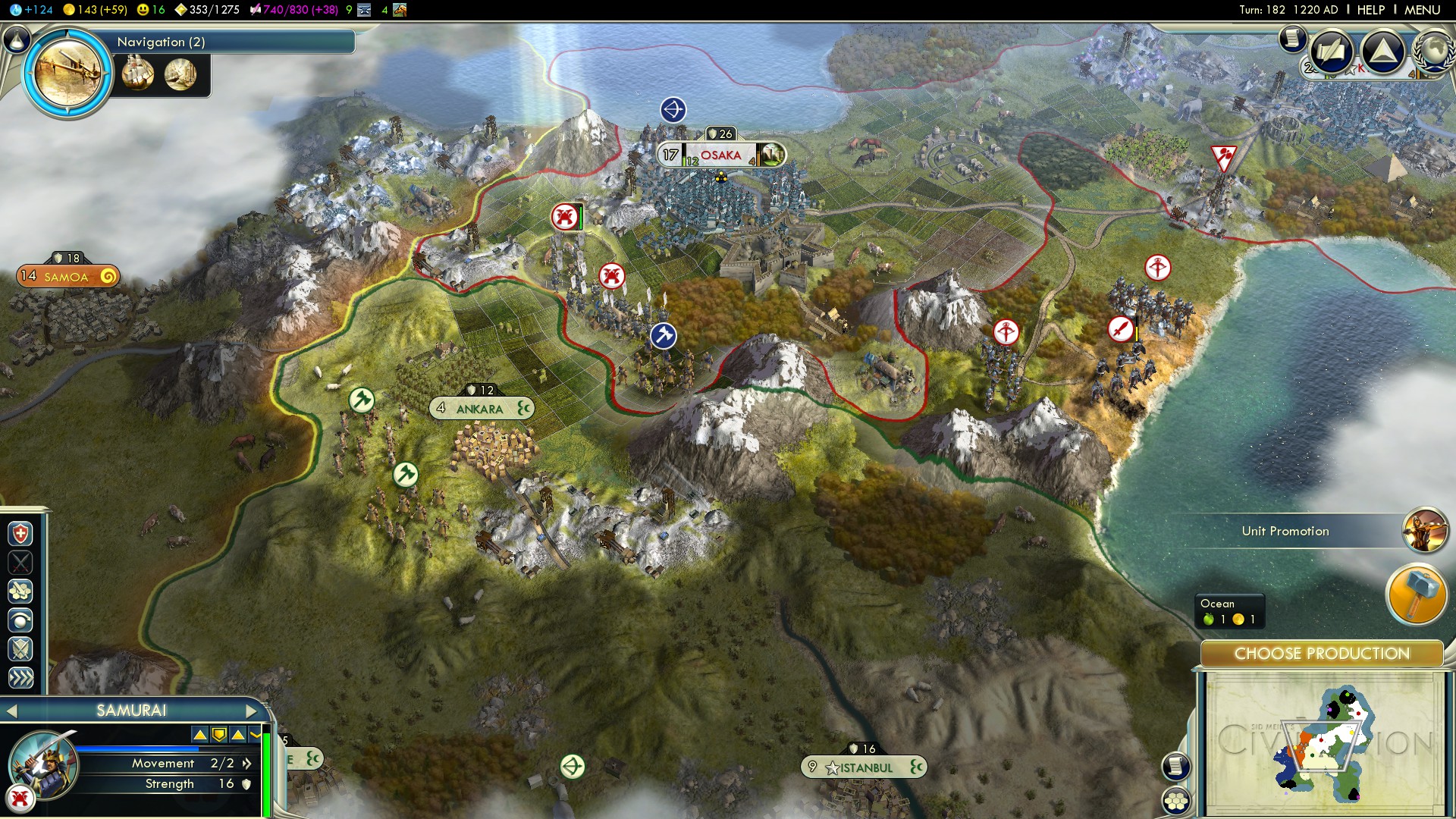Cycle to previous unit with left arrow
This screenshot has height=819, width=1456.
point(11,711)
